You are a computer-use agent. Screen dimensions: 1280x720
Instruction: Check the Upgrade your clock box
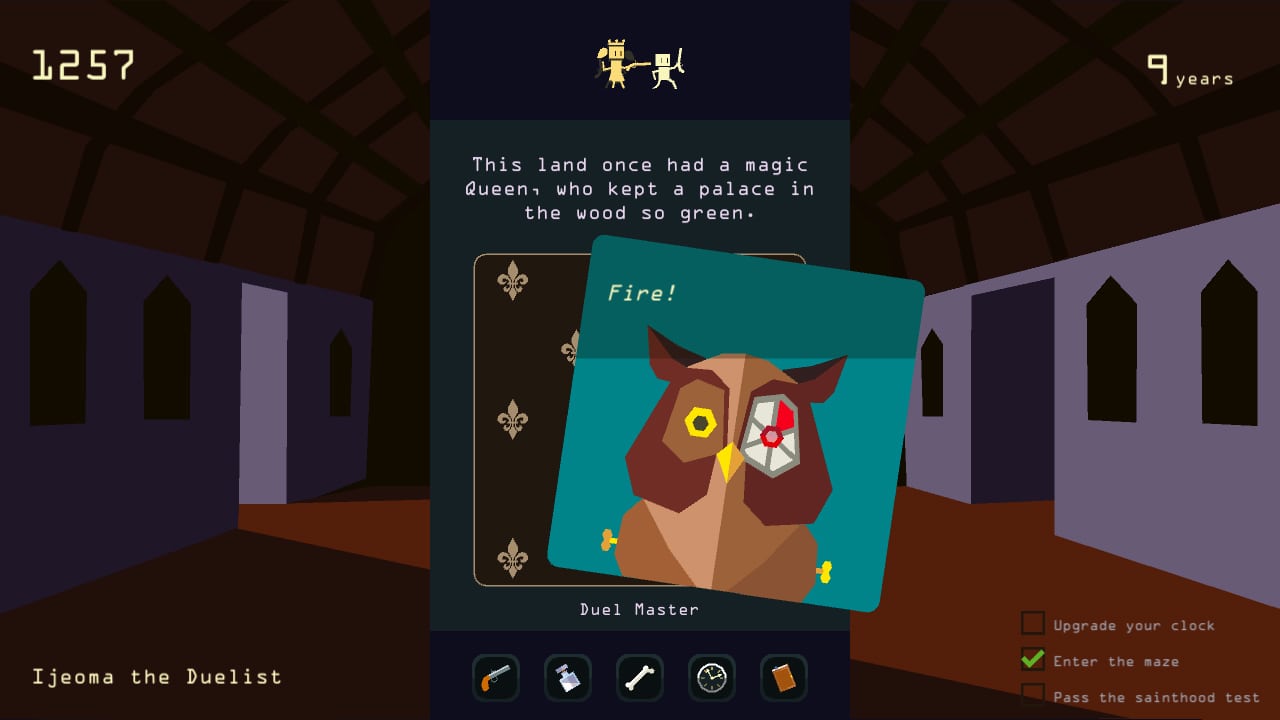[x=1031, y=623]
